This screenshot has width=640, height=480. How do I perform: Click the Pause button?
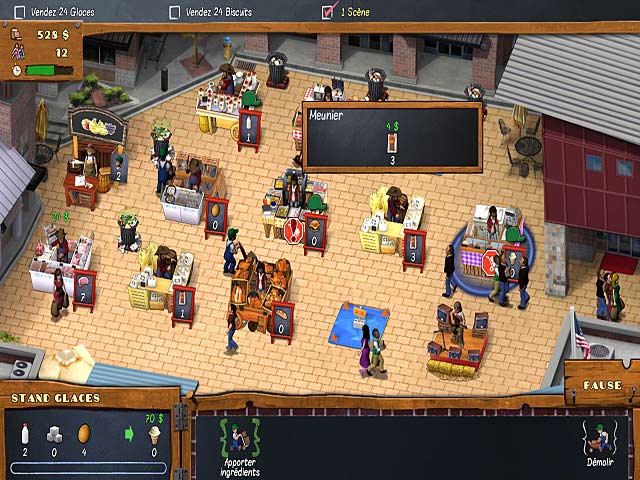click(x=602, y=385)
